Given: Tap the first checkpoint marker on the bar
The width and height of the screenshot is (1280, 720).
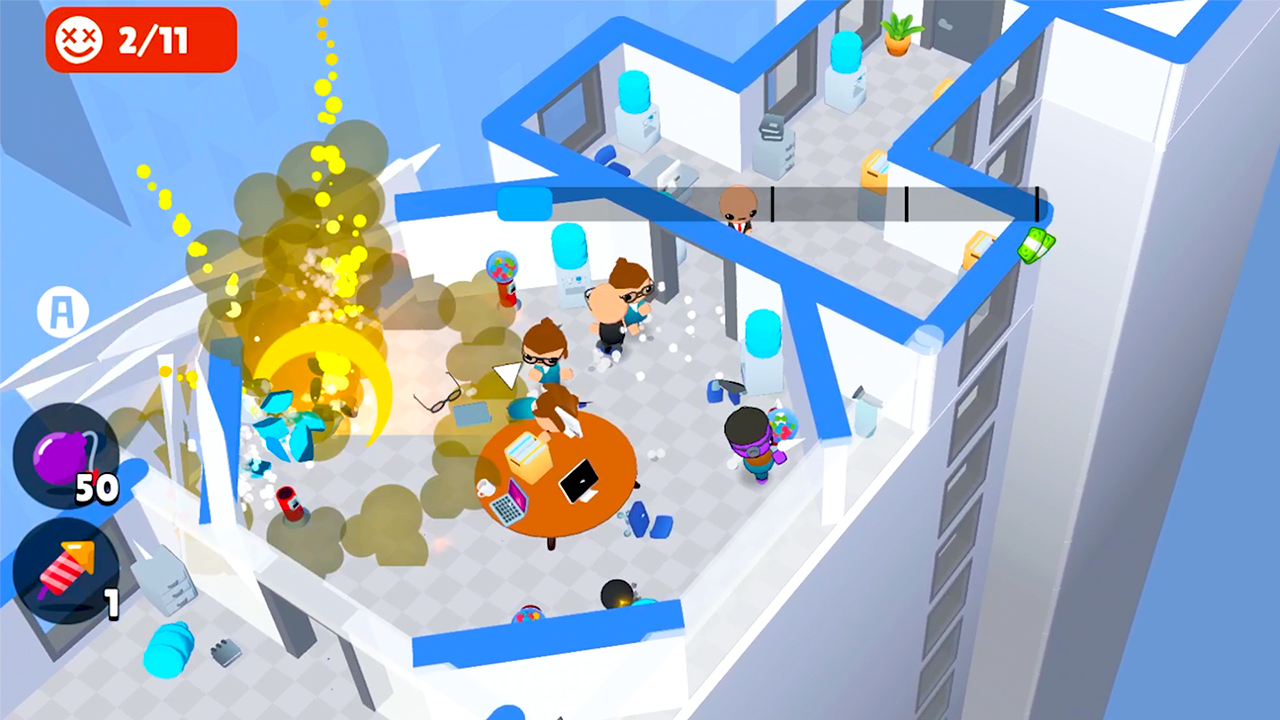Looking at the screenshot, I should click(x=772, y=203).
